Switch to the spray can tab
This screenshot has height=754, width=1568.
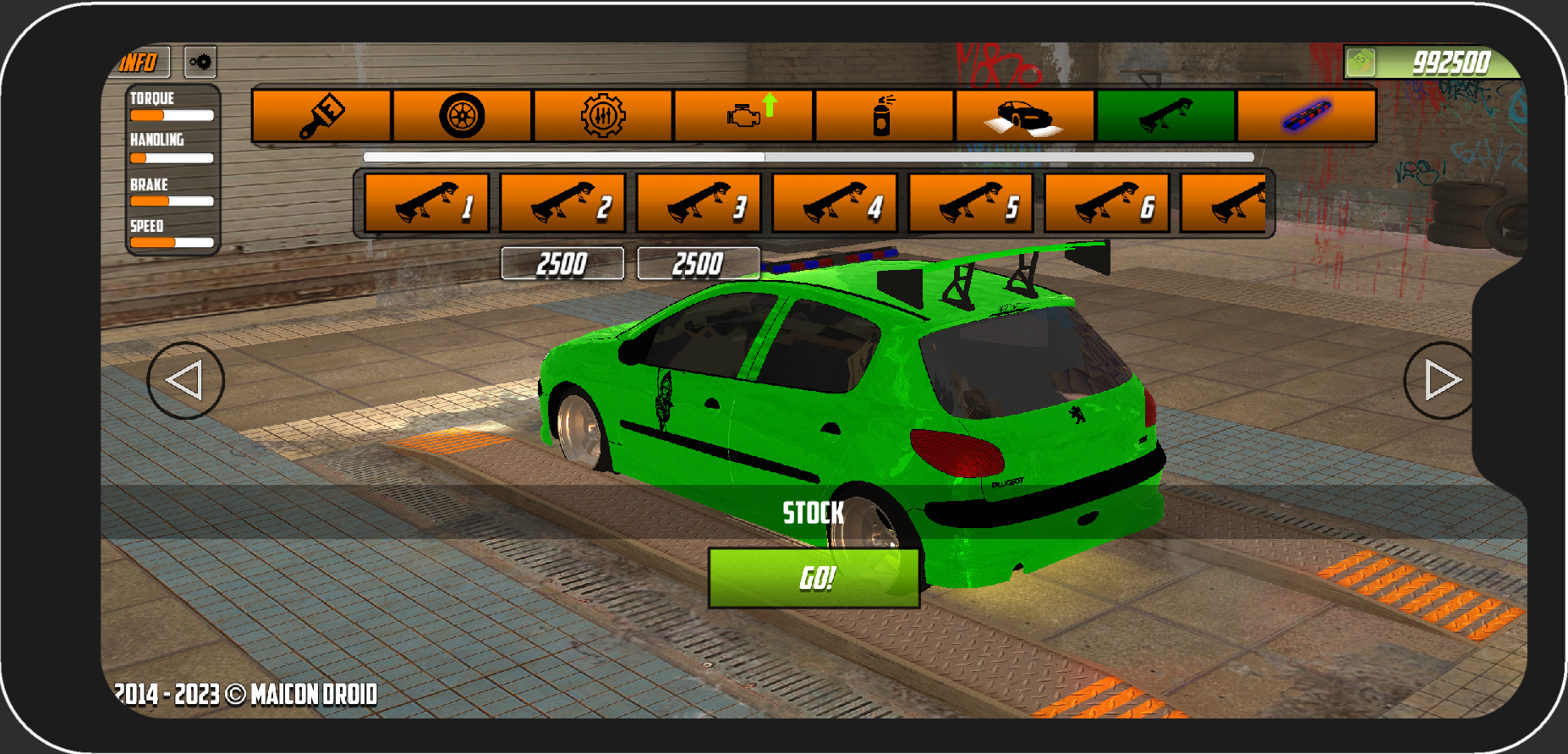pos(884,115)
